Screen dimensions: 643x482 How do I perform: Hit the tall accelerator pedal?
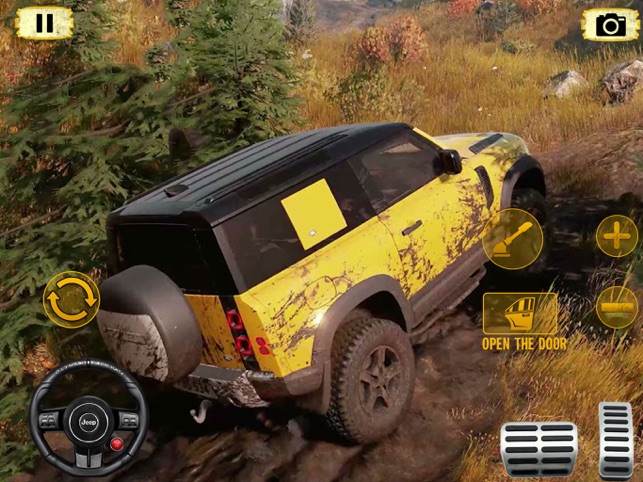pyautogui.click(x=616, y=440)
